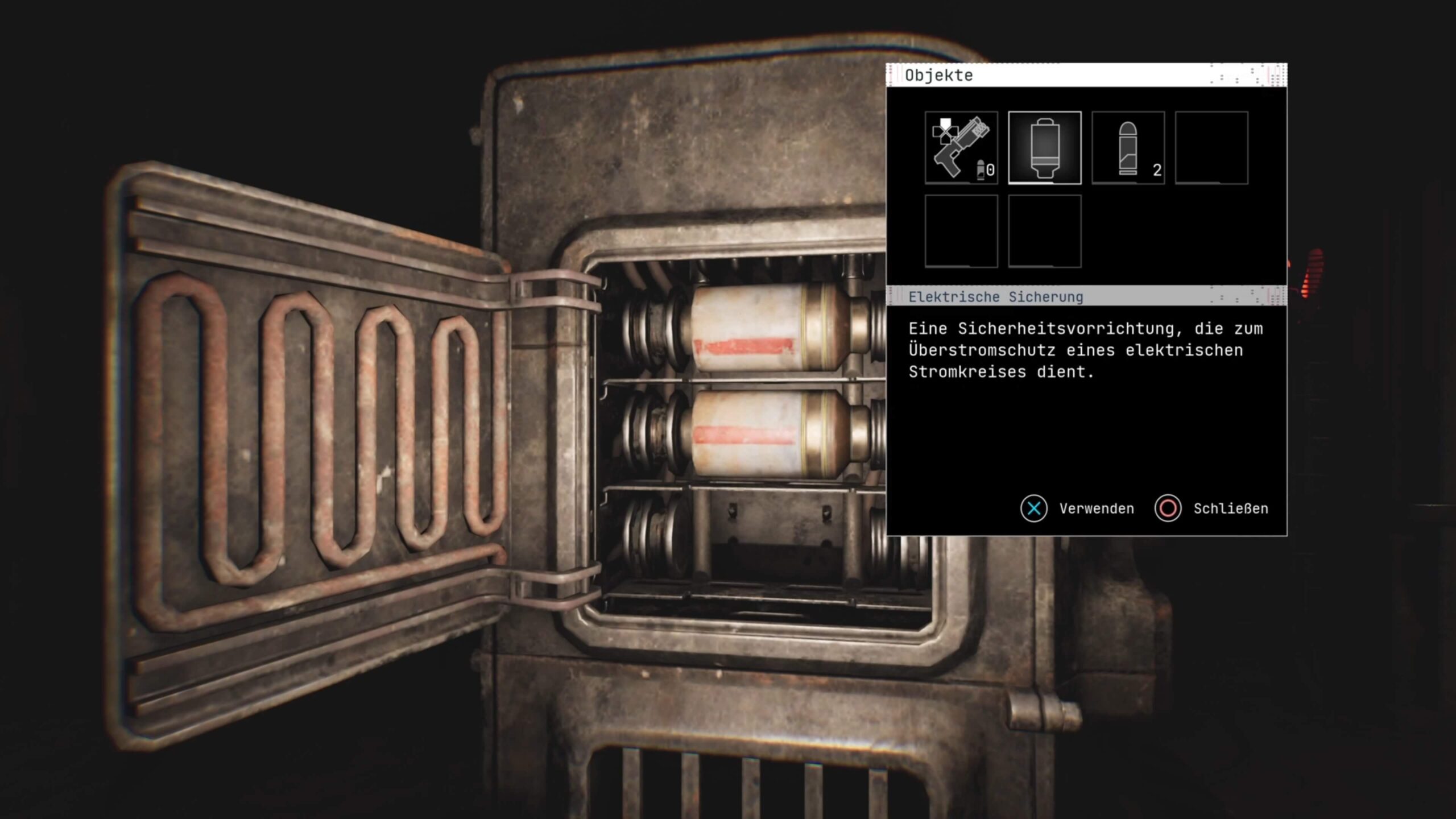The height and width of the screenshot is (819, 1456).
Task: Close the inventory with Schließen
Action: [1212, 508]
